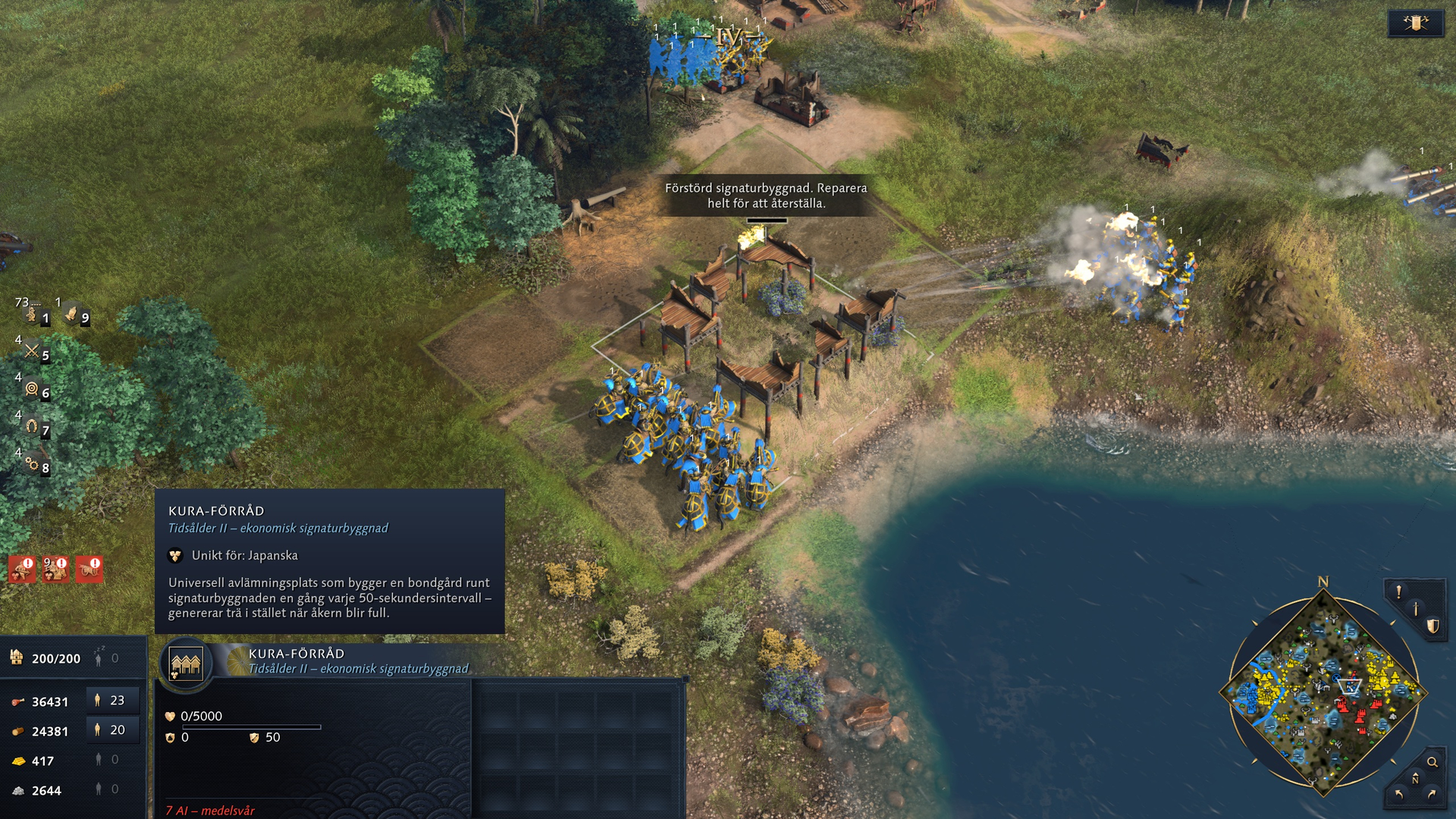Select control group 8 gears siege
Screen dimensions: 1456x819
coord(33,463)
